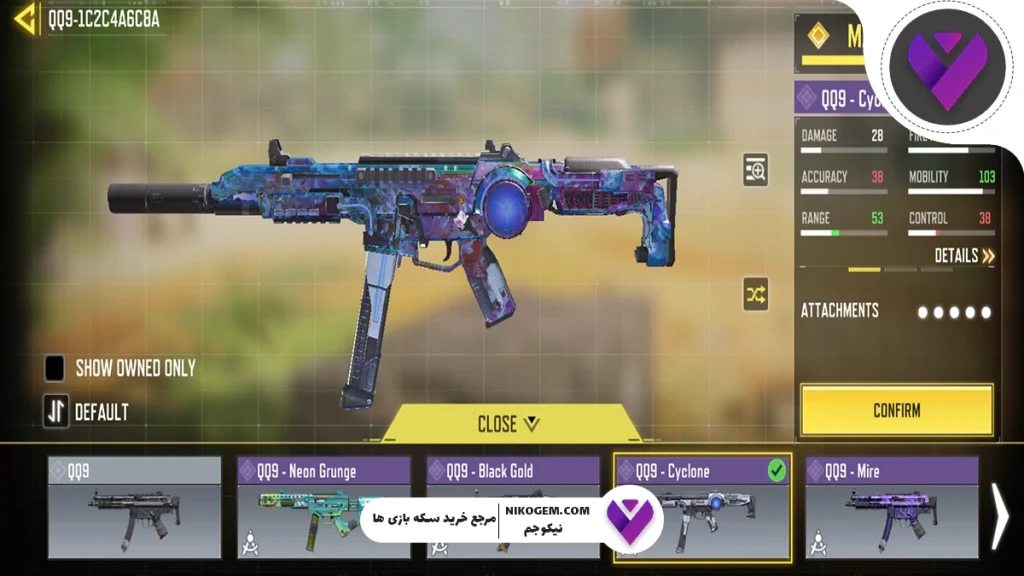Inspect the weapon with the magnifier icon
This screenshot has width=1024, height=576.
point(756,171)
